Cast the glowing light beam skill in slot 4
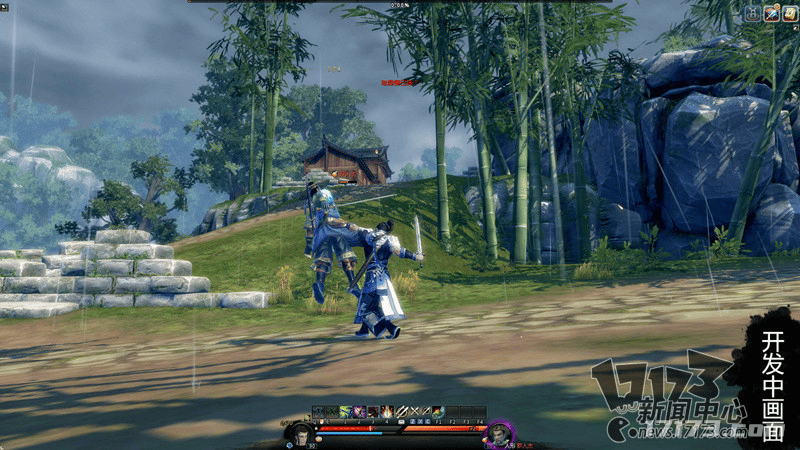The height and width of the screenshot is (450, 800). 385,411
